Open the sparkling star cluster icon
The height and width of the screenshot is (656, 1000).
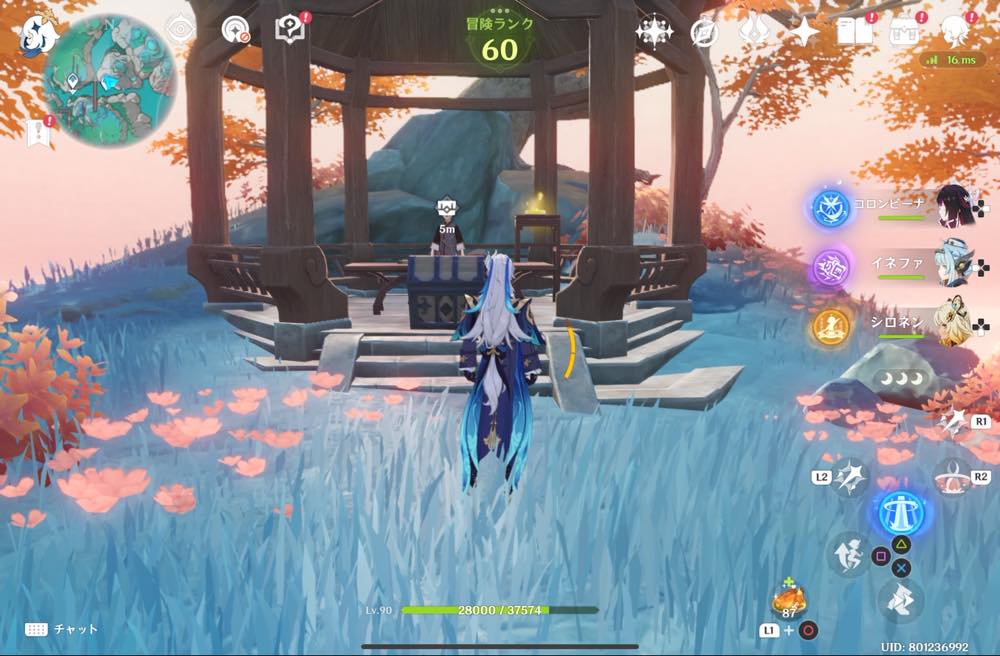click(654, 32)
